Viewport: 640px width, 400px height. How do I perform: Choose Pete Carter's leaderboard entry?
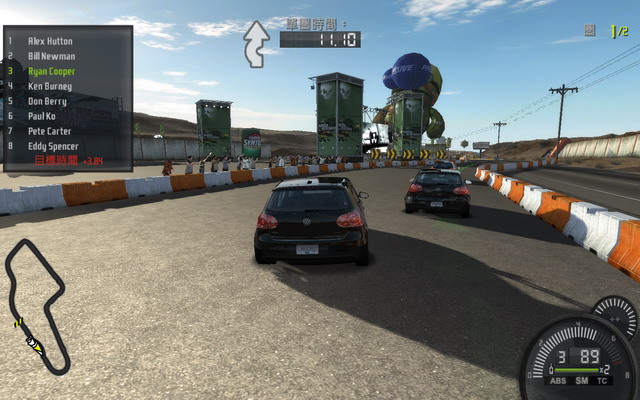click(50, 131)
